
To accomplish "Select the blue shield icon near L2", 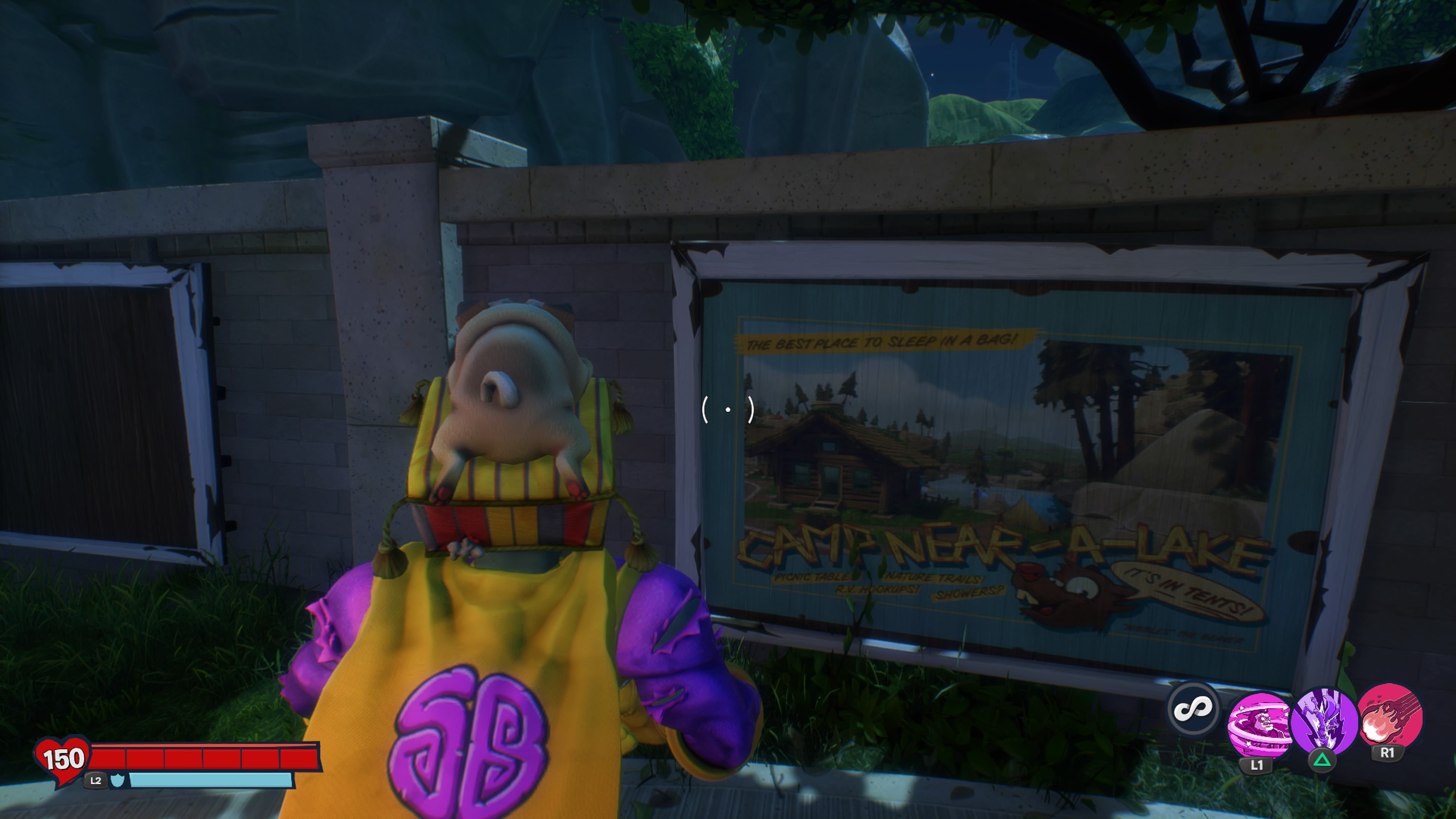I will pos(118,783).
